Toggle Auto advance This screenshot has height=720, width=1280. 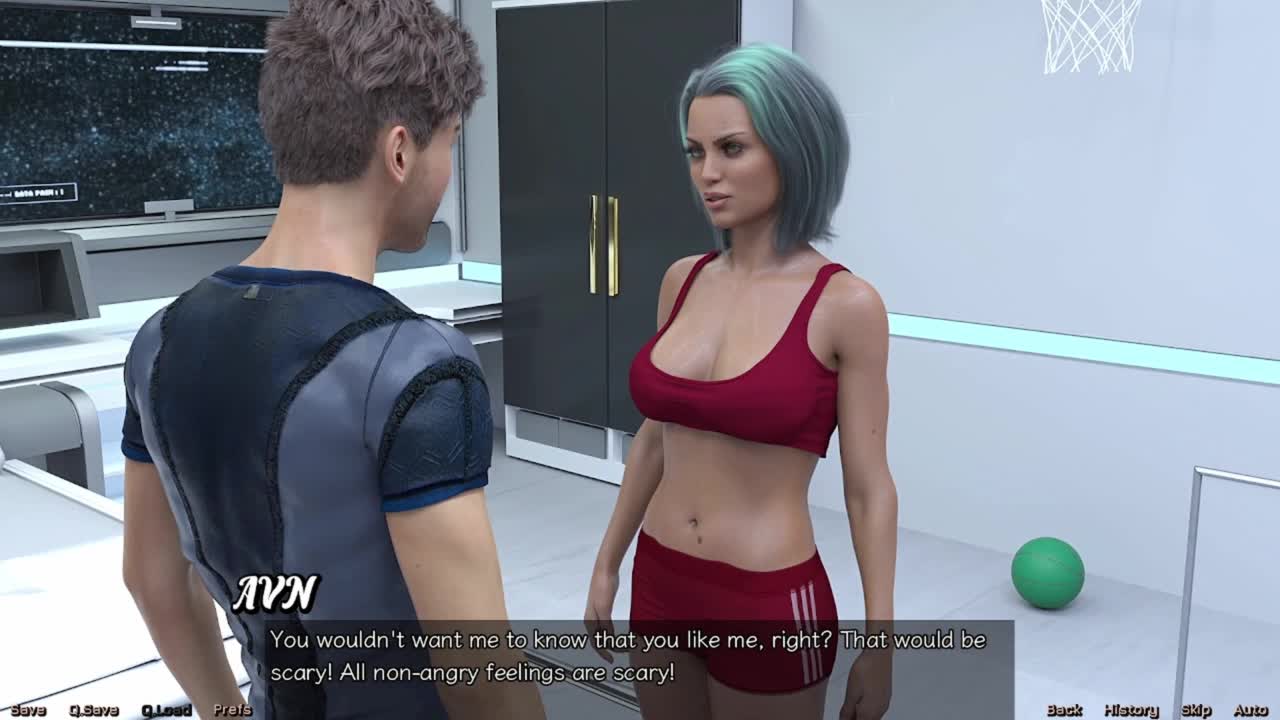coord(1250,710)
